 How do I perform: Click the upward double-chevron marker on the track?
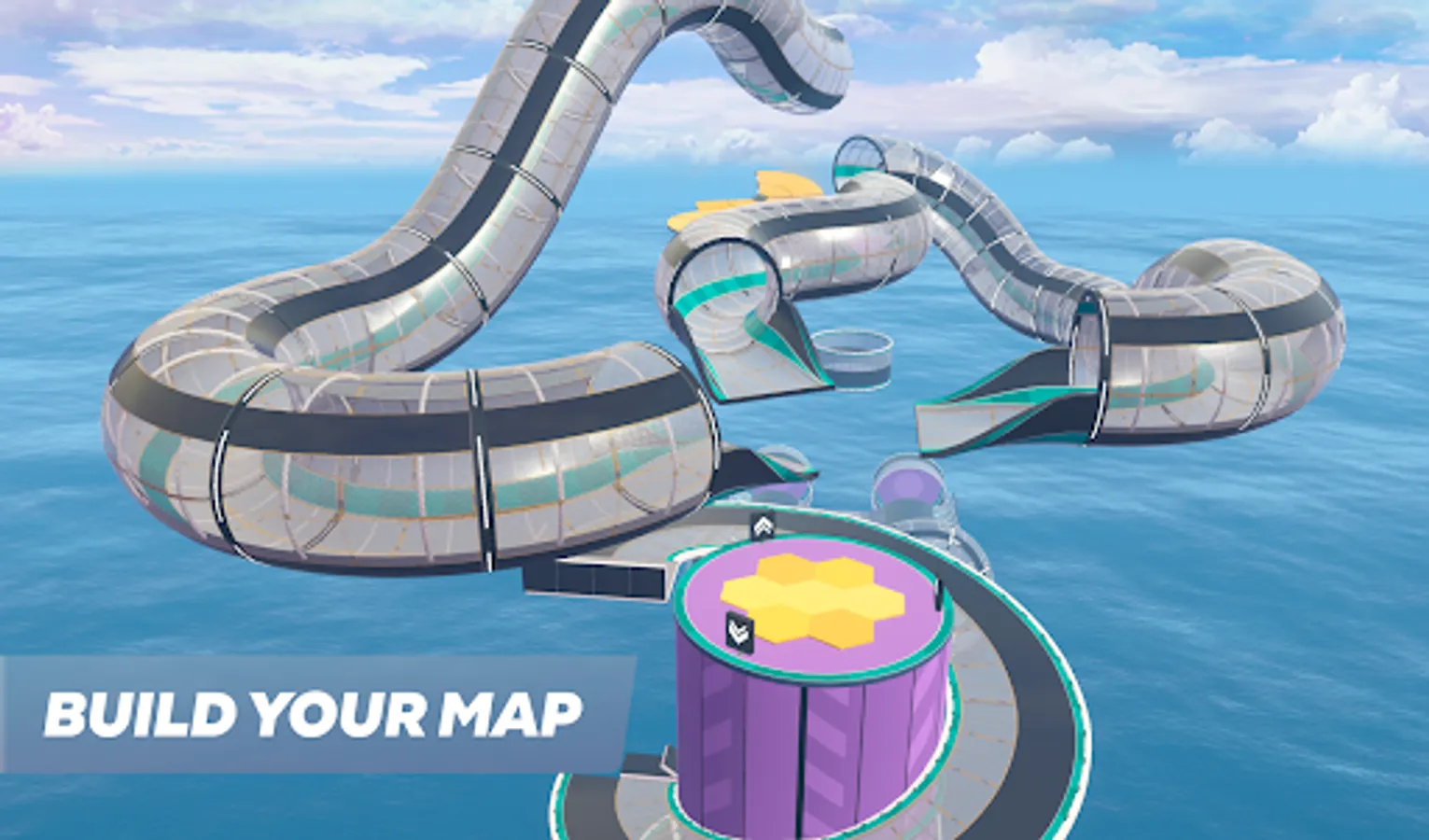pyautogui.click(x=764, y=525)
